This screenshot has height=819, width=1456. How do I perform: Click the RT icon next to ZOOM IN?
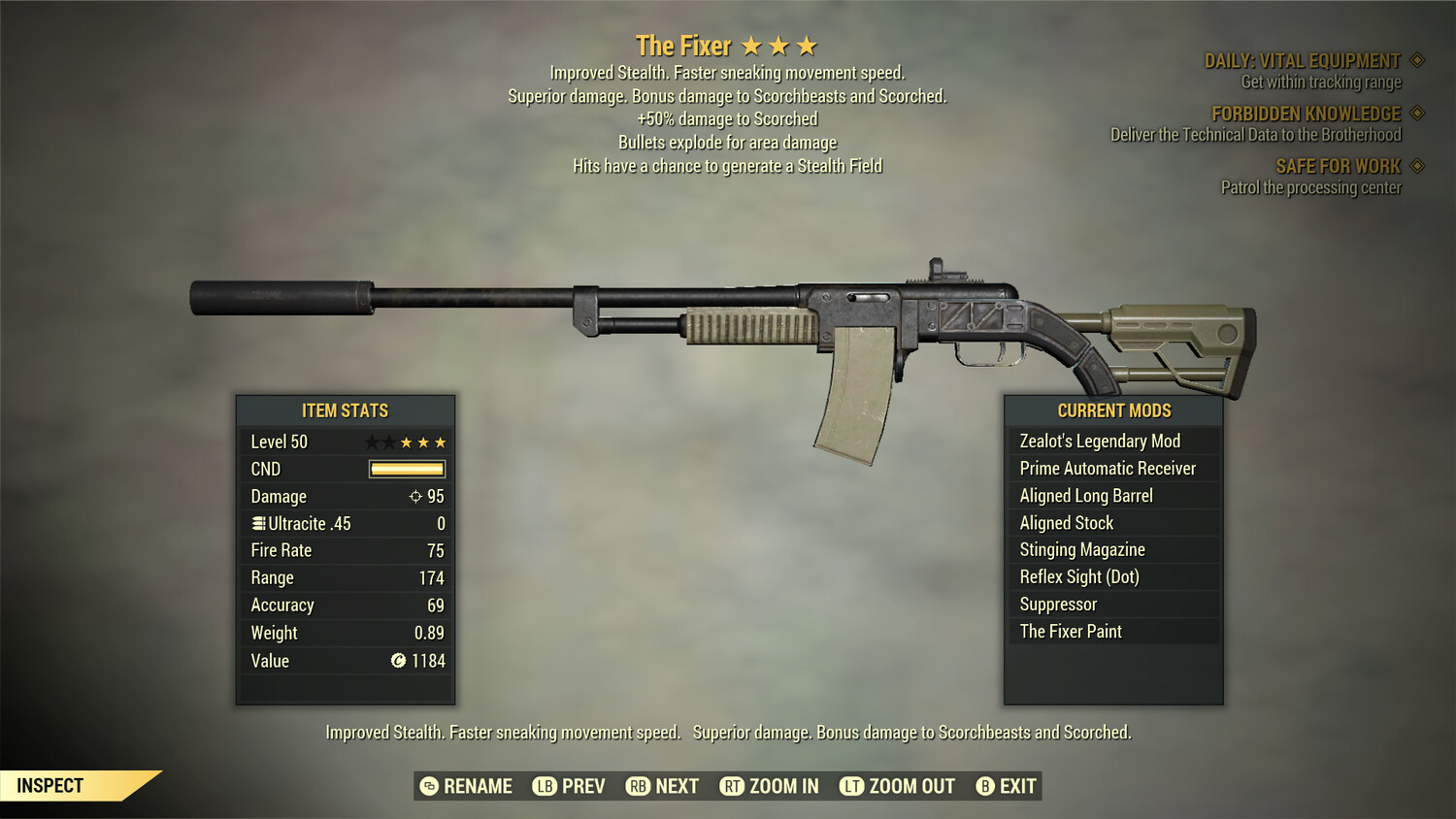point(731,786)
